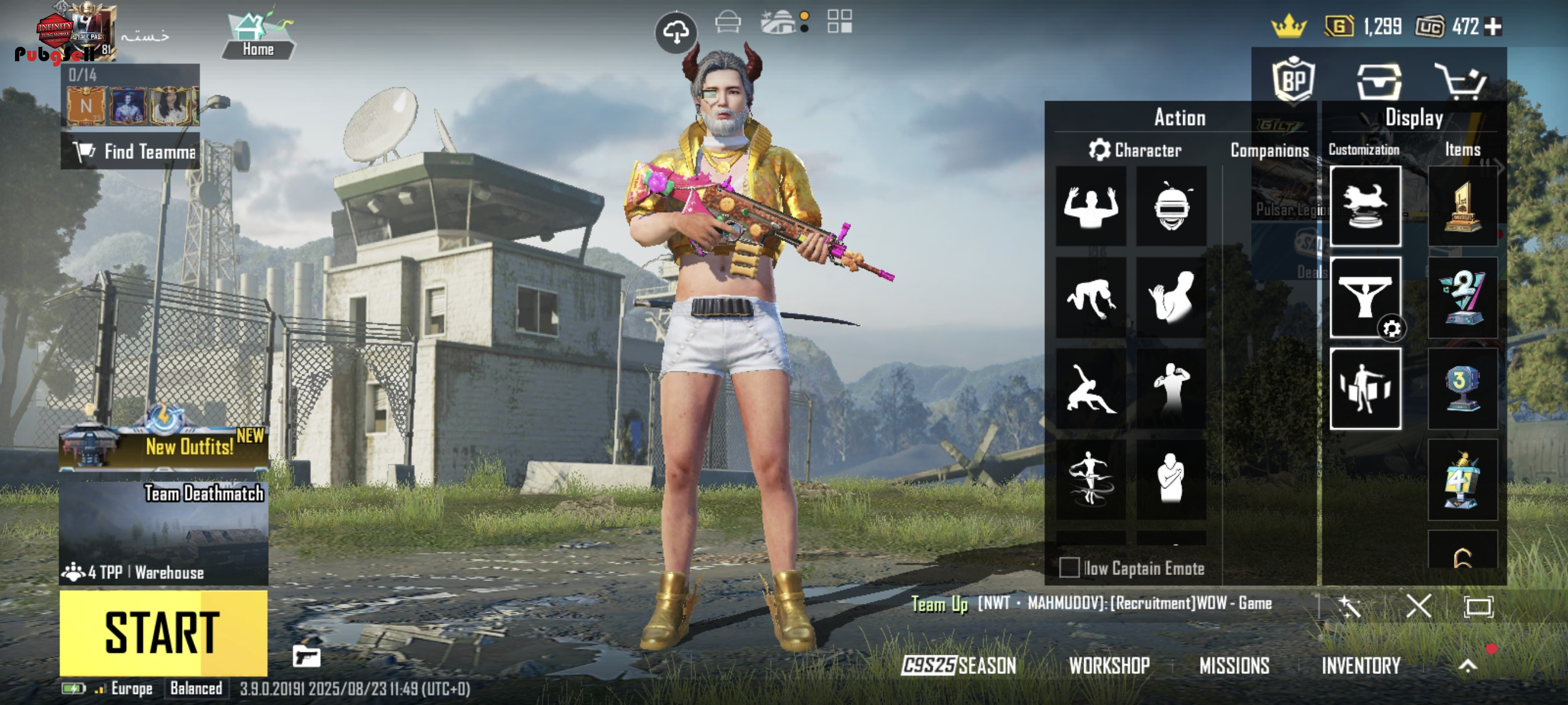Switch to the Companions tab
The height and width of the screenshot is (705, 1568).
coord(1269,150)
